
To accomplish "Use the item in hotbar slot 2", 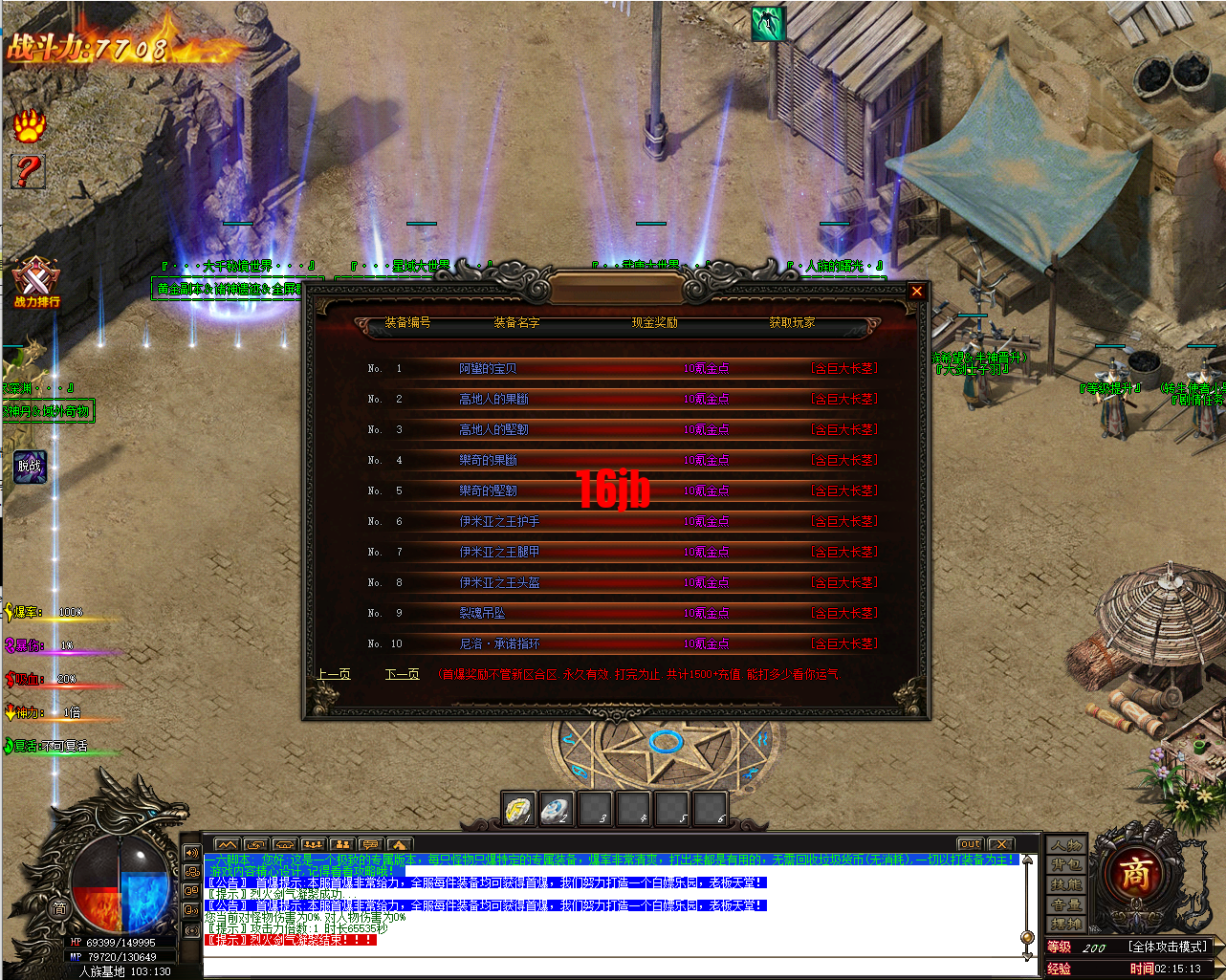I will tap(557, 810).
